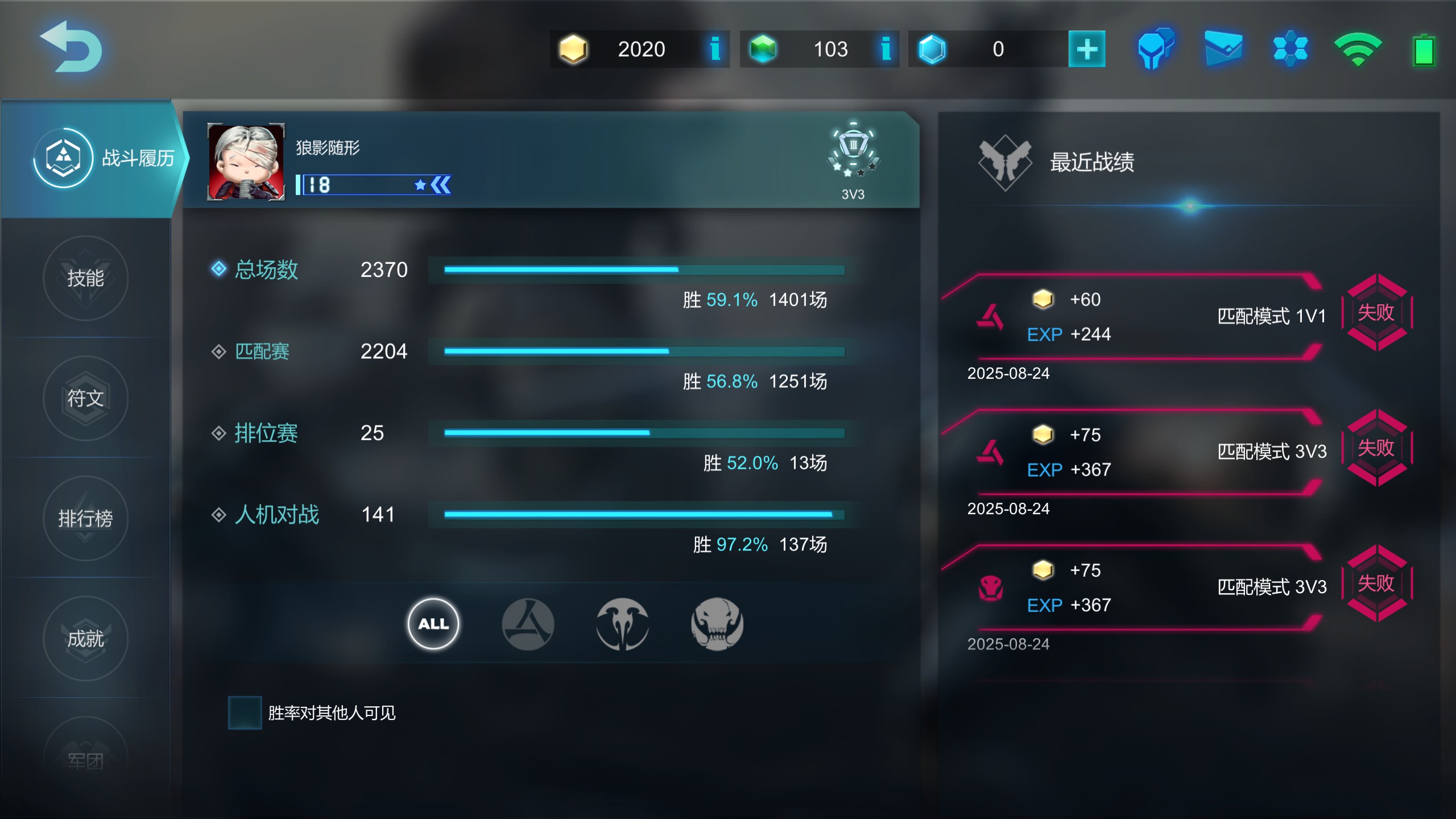Show green gem currency info
The image size is (1456, 819).
click(886, 49)
